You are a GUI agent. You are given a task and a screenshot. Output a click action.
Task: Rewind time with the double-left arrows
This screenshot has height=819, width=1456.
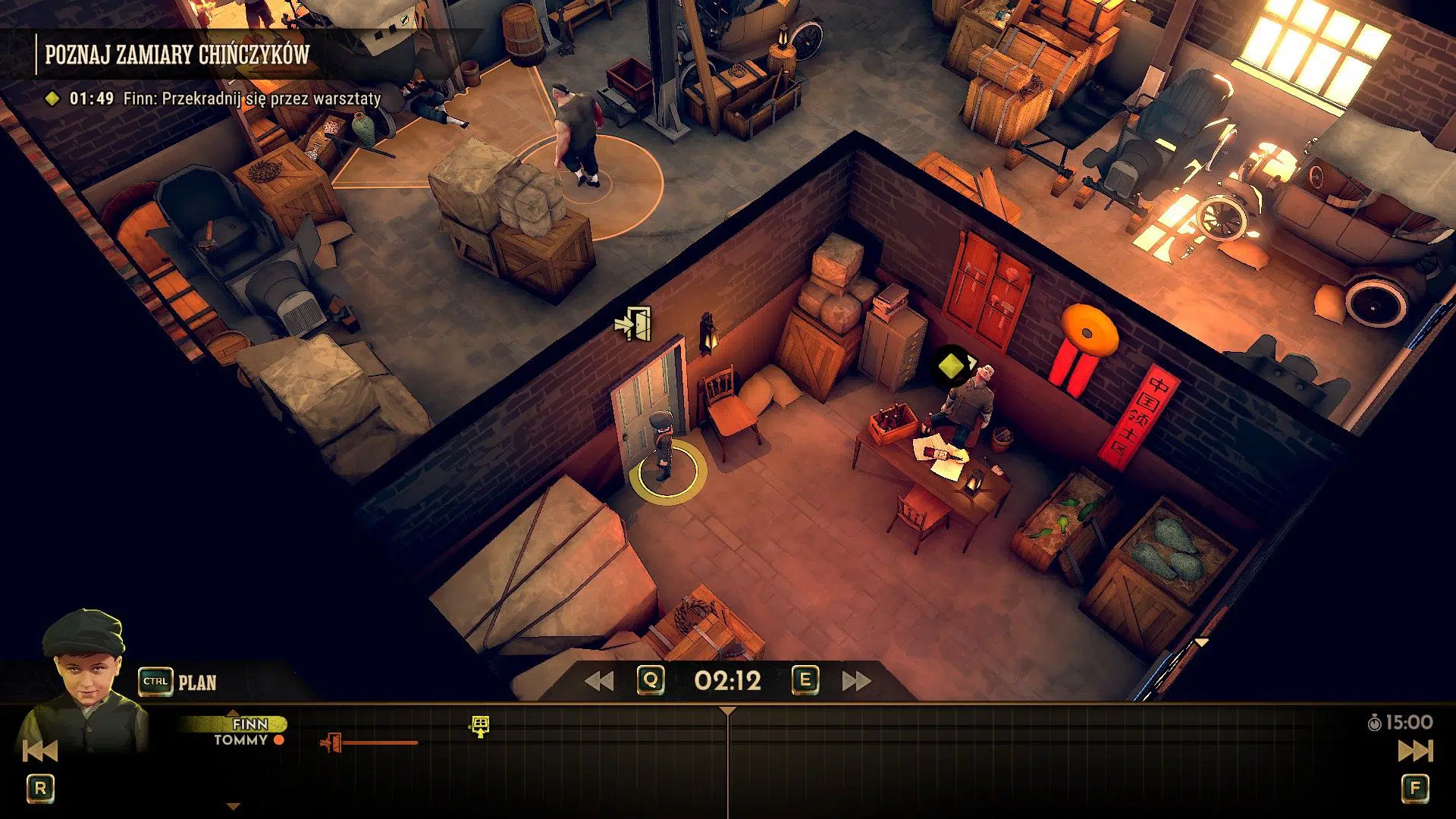coord(599,681)
